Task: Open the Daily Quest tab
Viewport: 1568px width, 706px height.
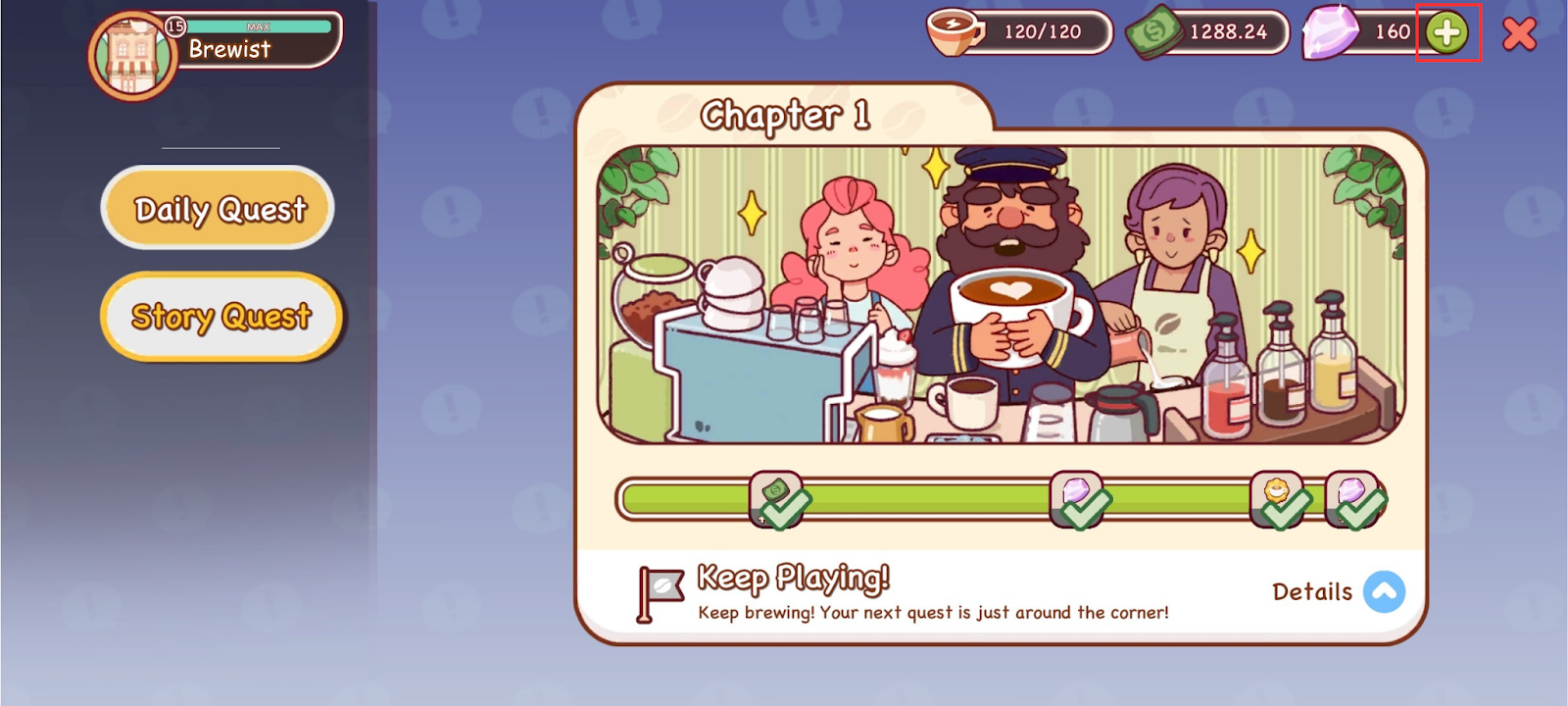Action: pos(218,208)
